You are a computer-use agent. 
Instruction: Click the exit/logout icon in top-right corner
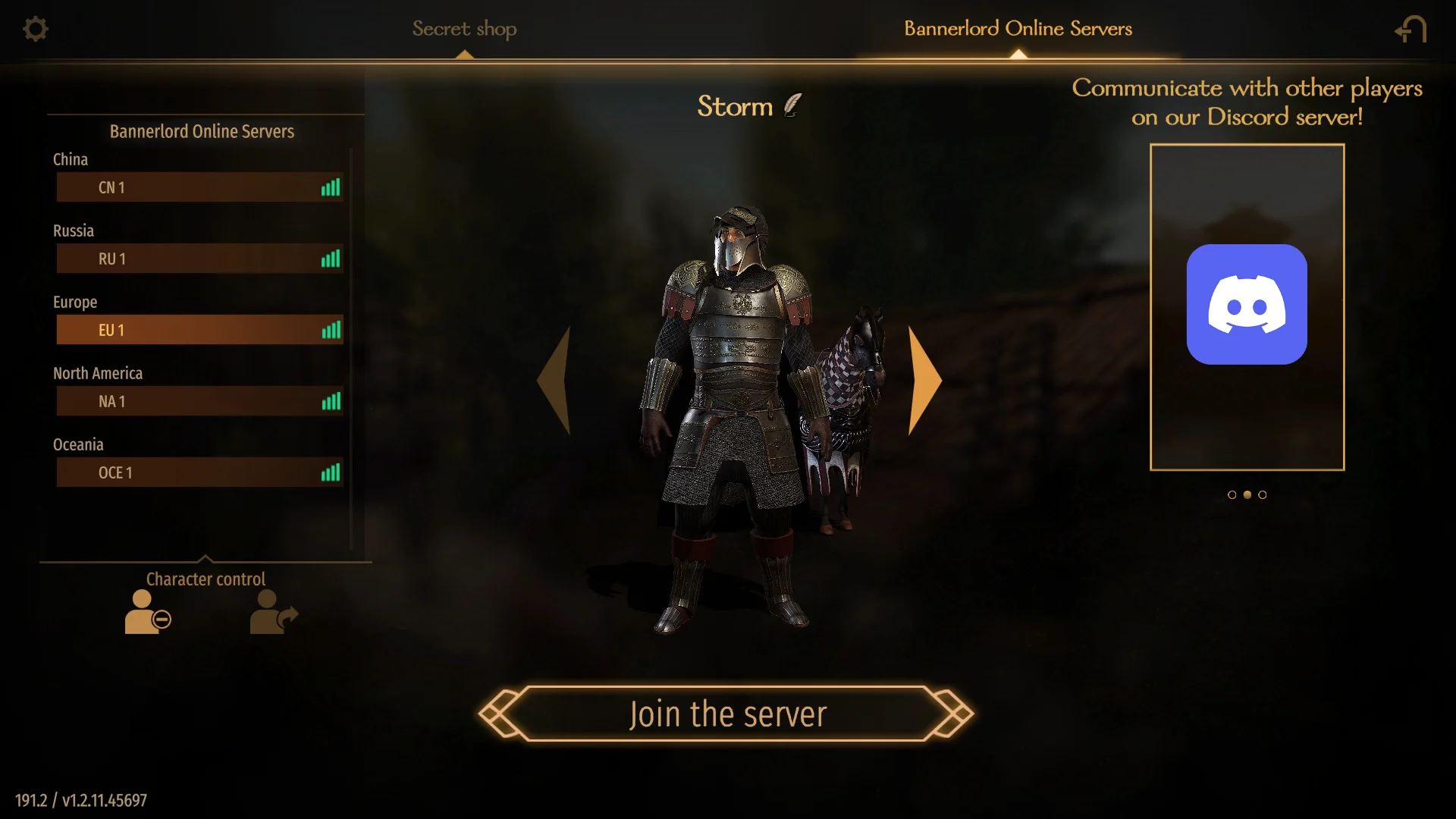click(1410, 29)
